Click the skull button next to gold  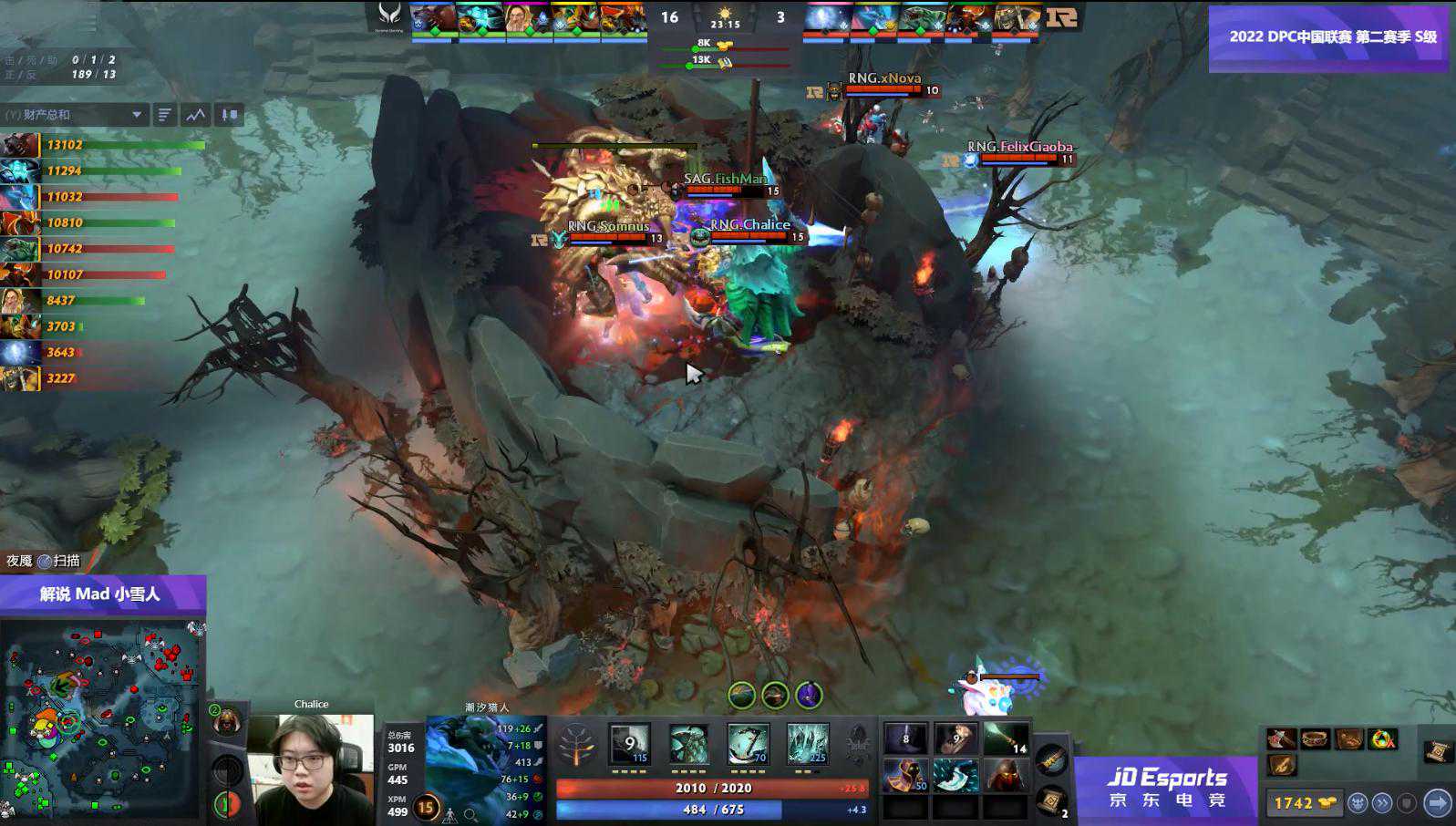(1358, 803)
